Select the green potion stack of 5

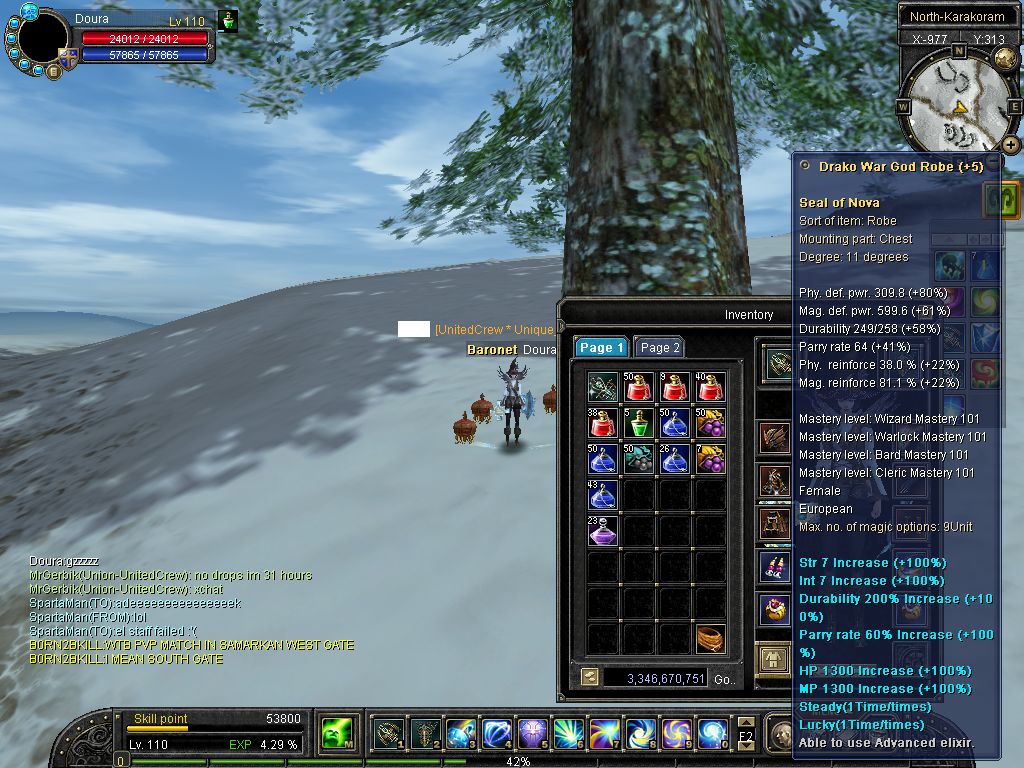click(639, 422)
